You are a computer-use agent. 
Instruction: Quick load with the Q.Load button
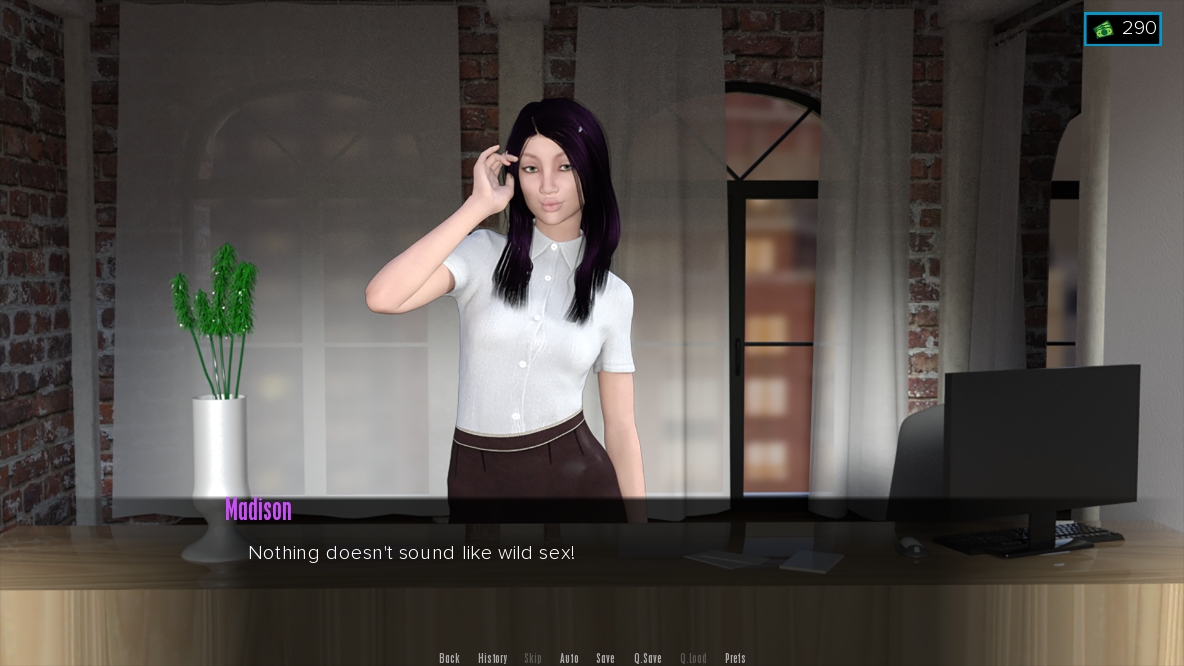pyautogui.click(x=693, y=658)
